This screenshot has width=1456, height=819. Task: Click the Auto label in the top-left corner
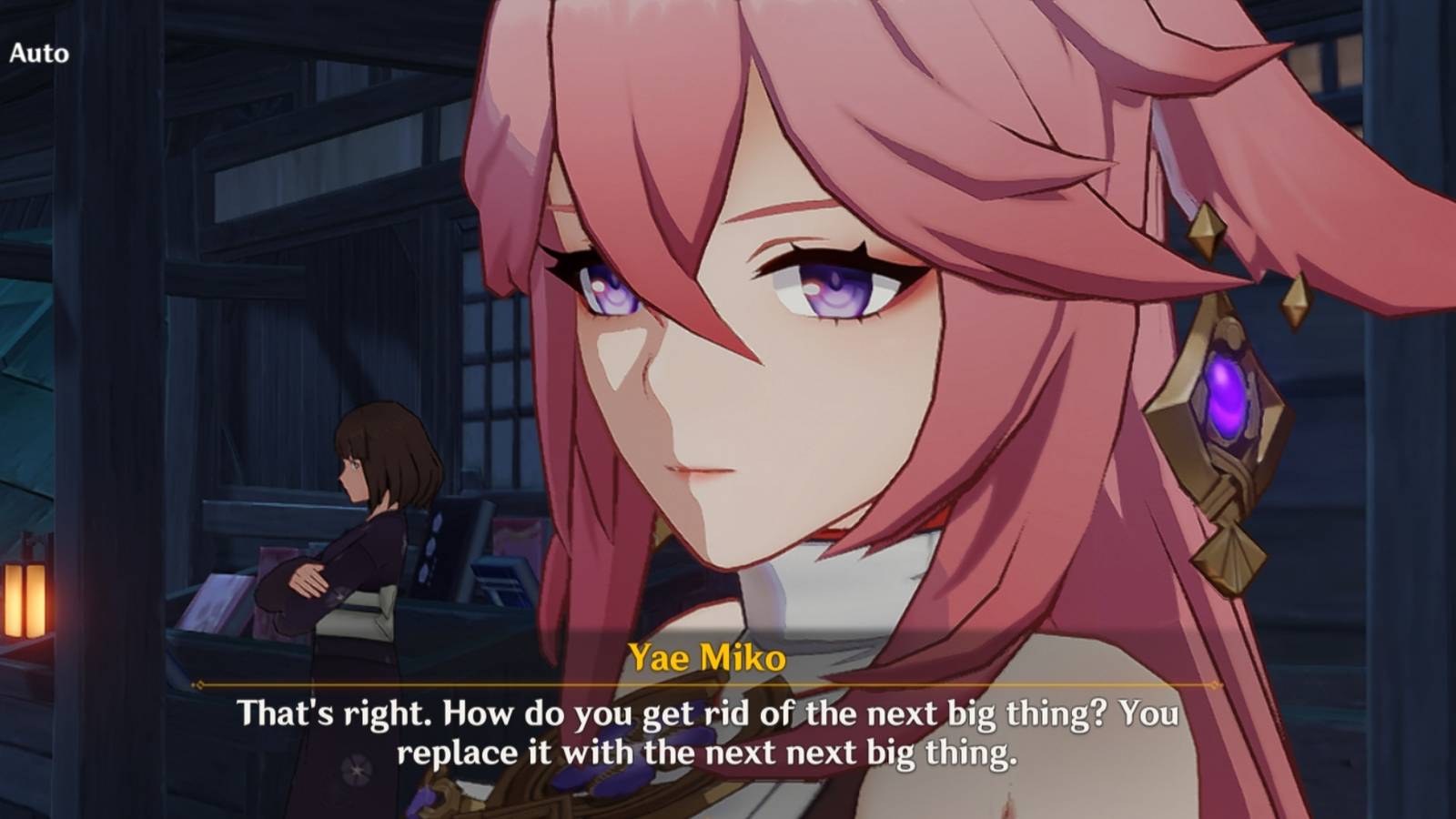coord(38,52)
